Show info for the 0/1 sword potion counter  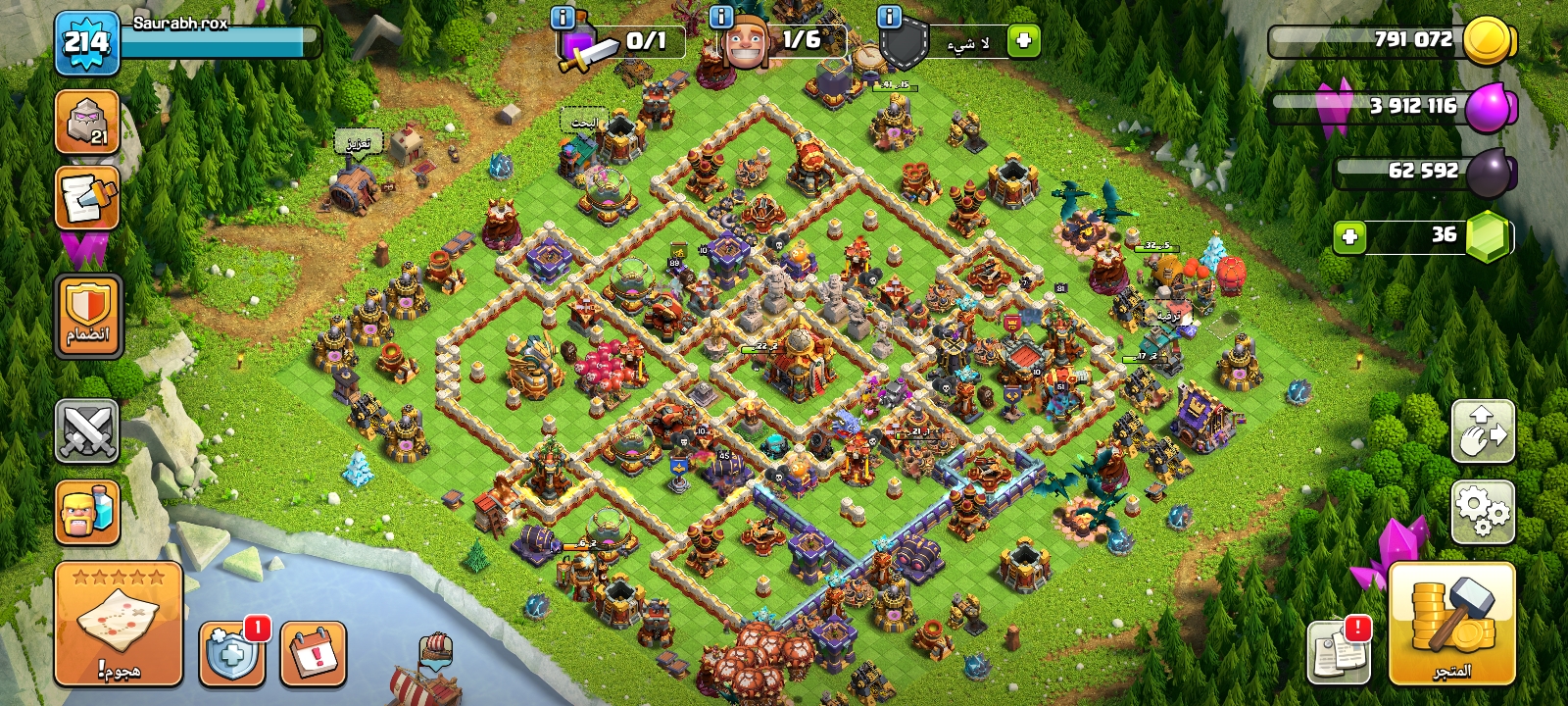coord(563,18)
